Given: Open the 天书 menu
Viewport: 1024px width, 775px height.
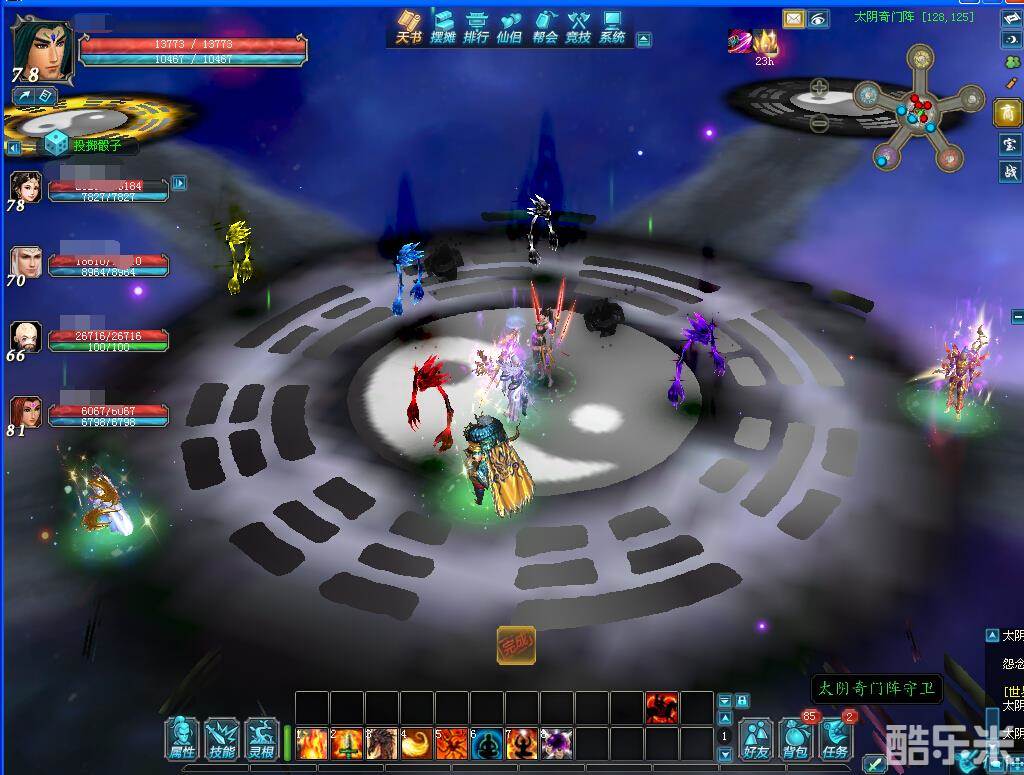Looking at the screenshot, I should coord(409,27).
